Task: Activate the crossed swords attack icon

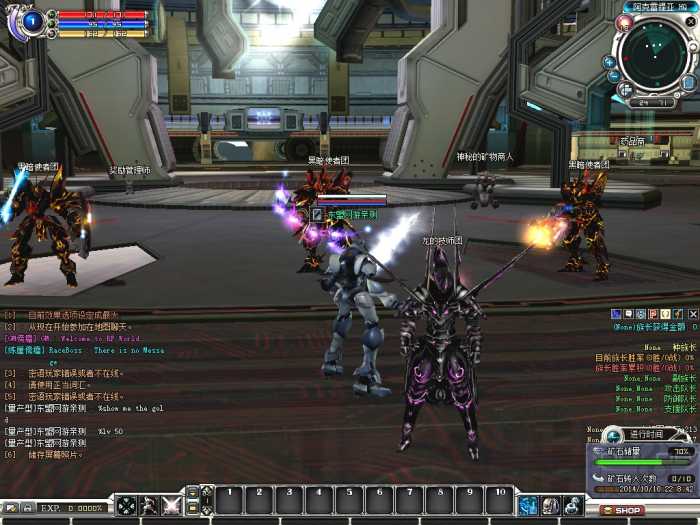Action: (x=171, y=506)
